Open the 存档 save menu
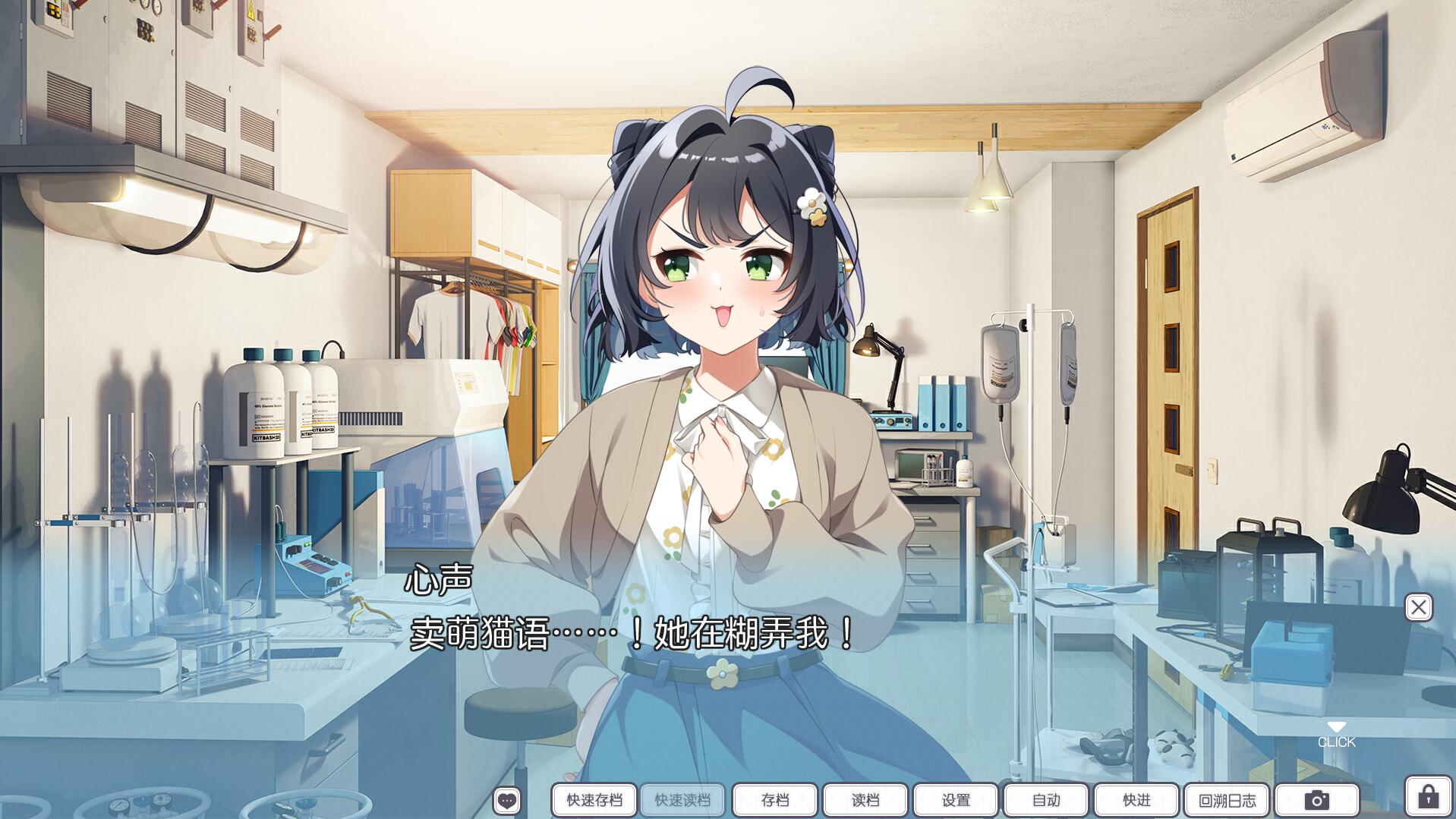Screen dimensions: 1456x819 click(x=774, y=800)
